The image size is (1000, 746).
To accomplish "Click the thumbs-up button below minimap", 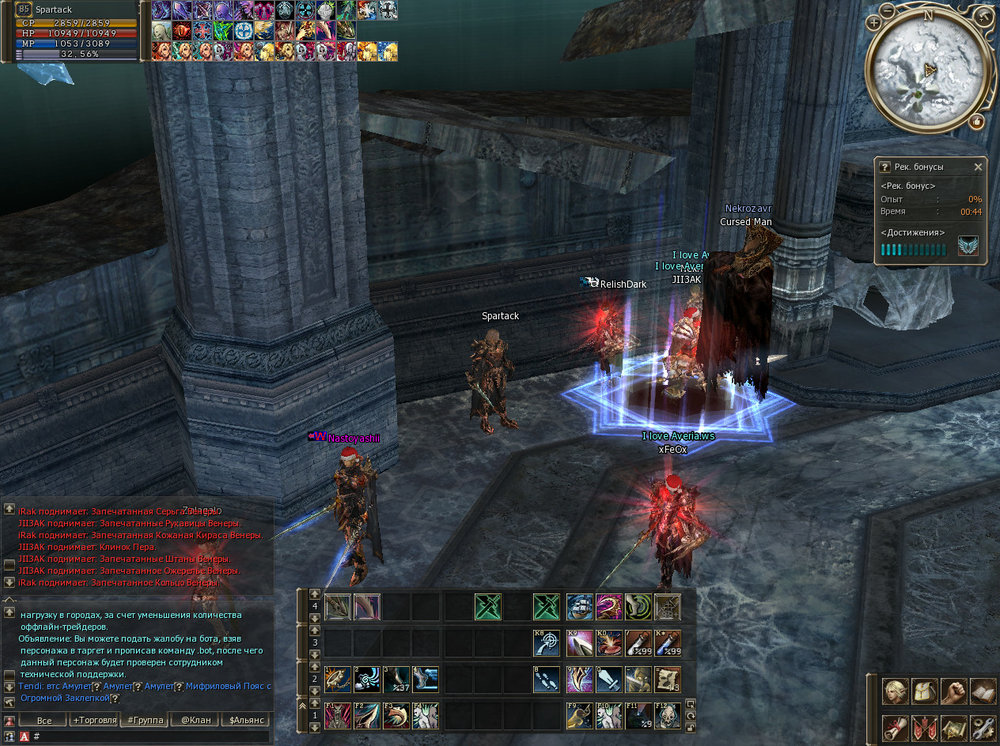I will pyautogui.click(x=977, y=120).
